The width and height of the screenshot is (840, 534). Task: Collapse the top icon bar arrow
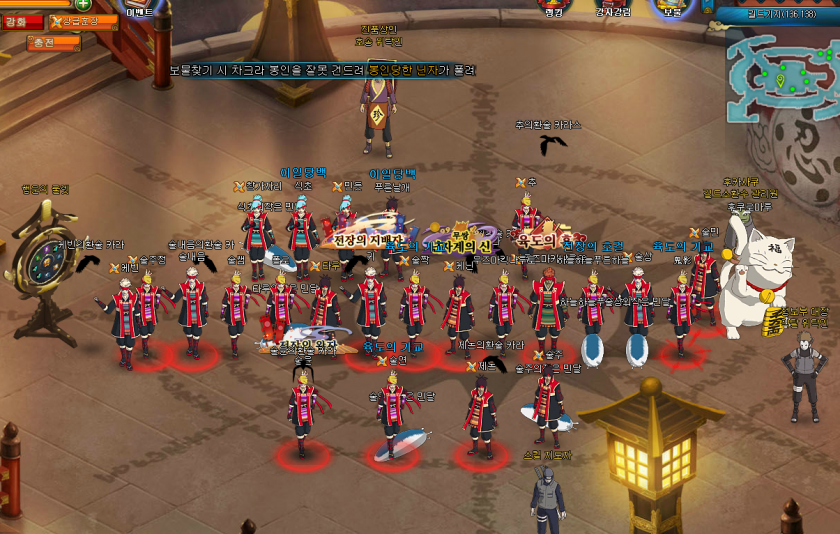tap(707, 6)
